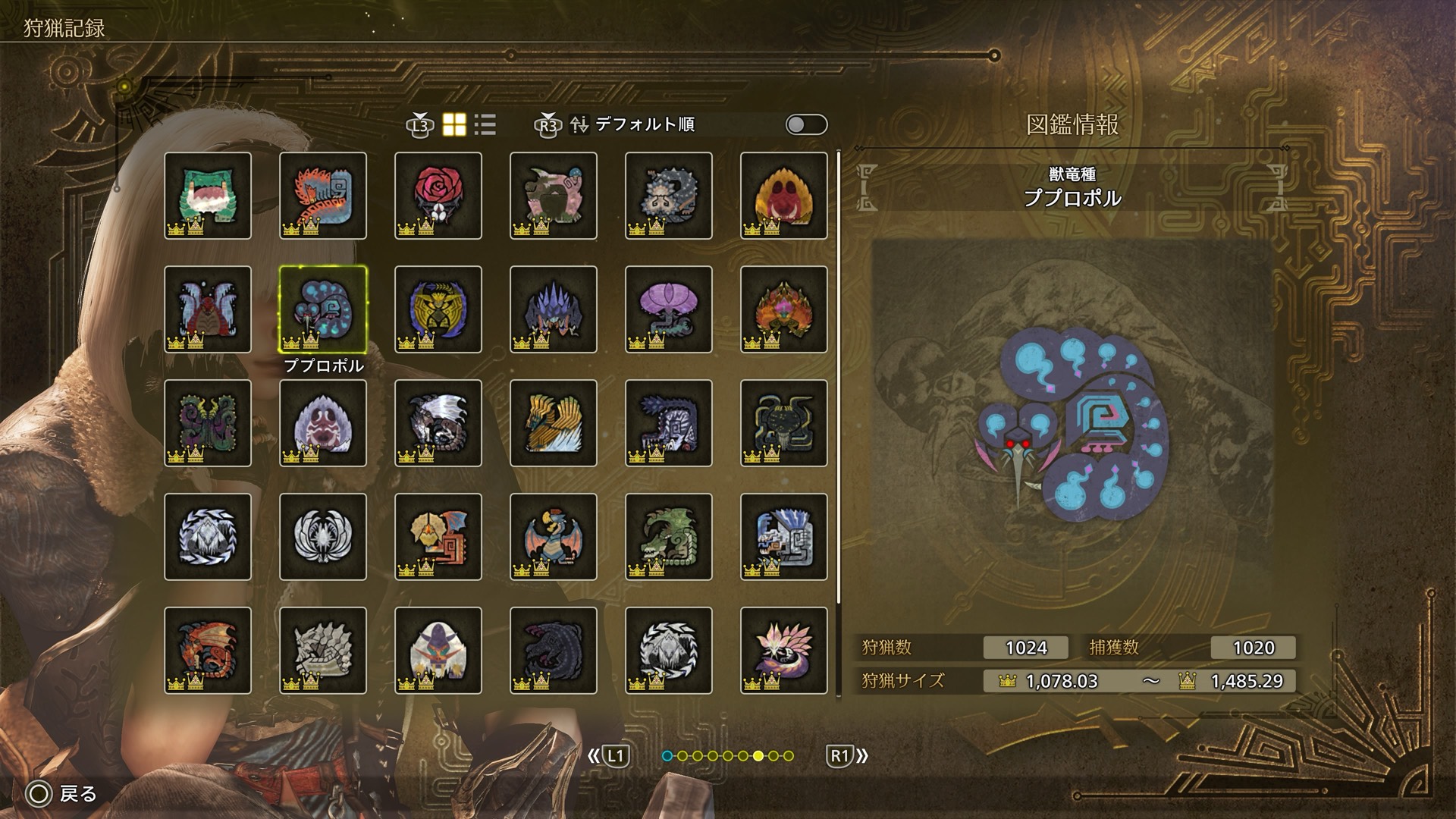
Task: Select the green Rathian icon
Action: click(x=669, y=537)
